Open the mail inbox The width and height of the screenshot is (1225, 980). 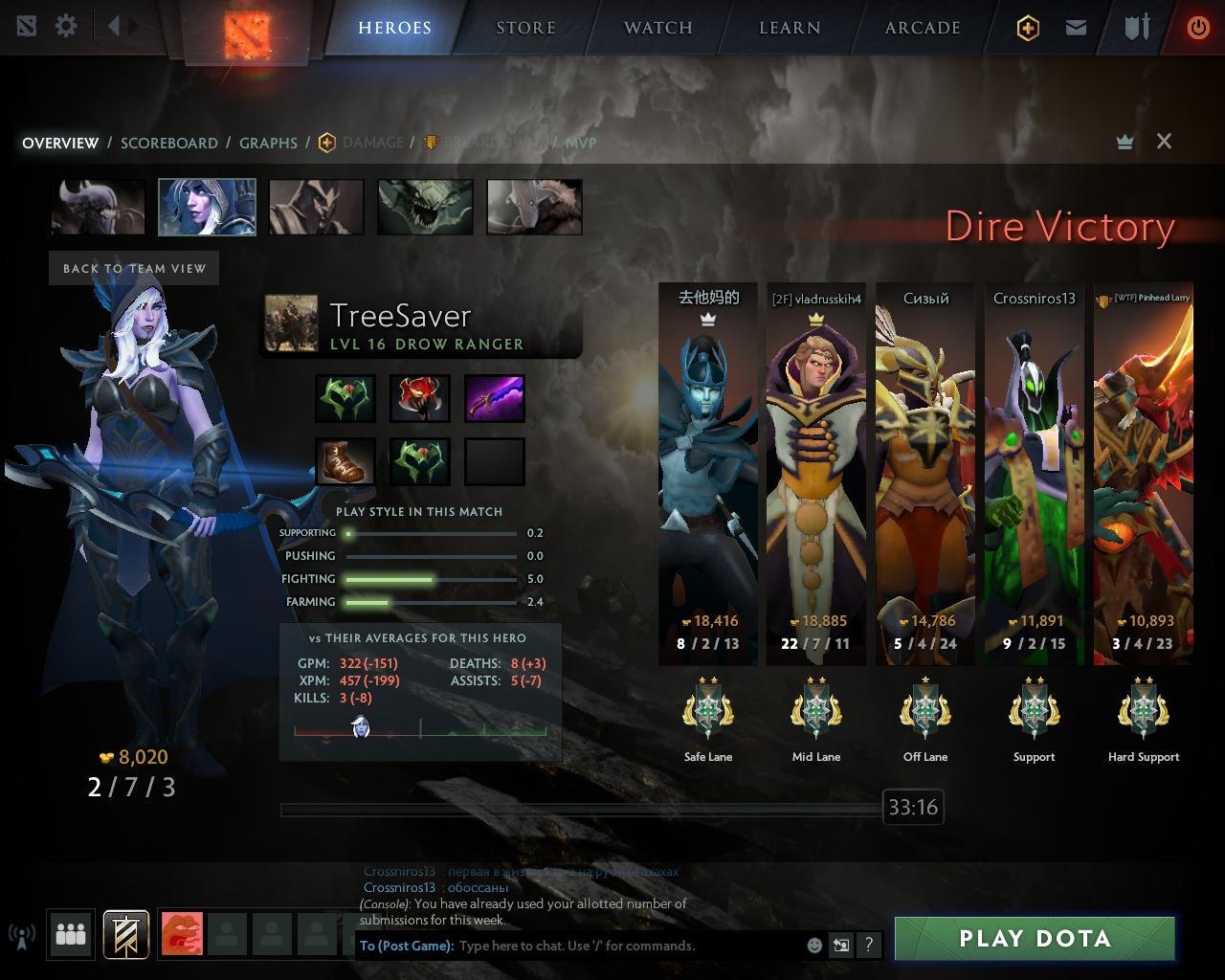[x=1076, y=28]
